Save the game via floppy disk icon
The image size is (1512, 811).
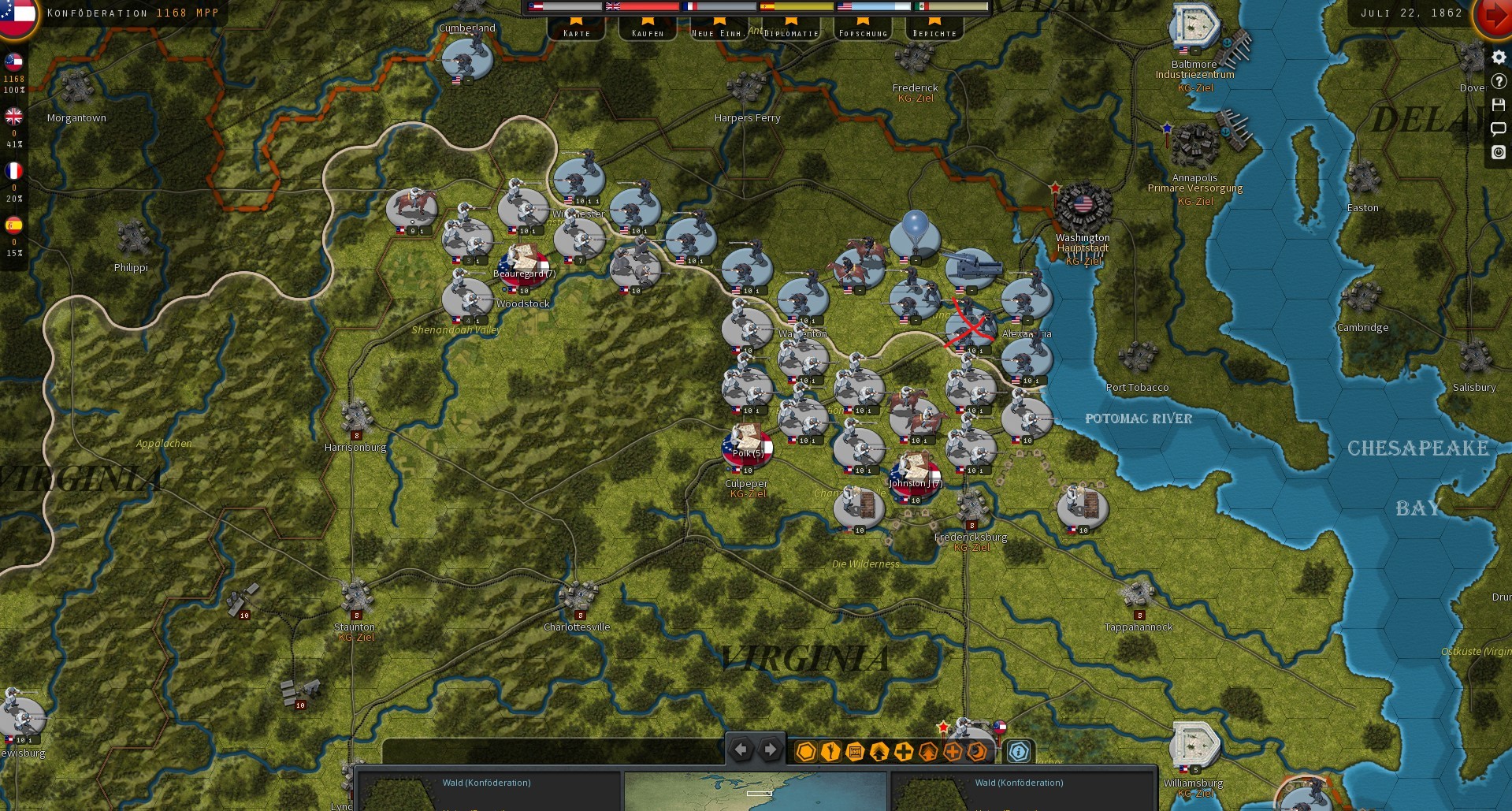(1499, 105)
